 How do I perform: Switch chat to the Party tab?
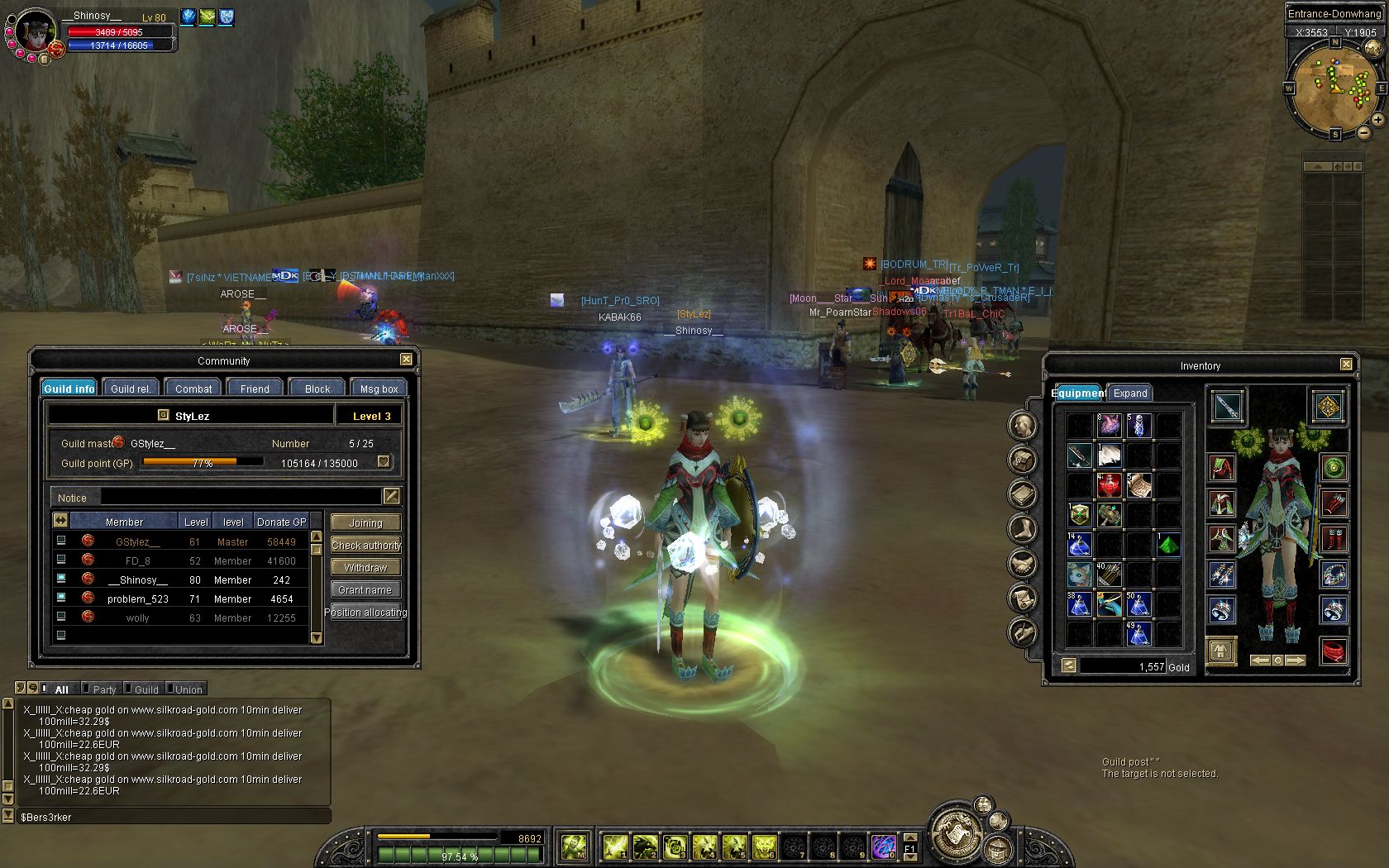point(104,689)
